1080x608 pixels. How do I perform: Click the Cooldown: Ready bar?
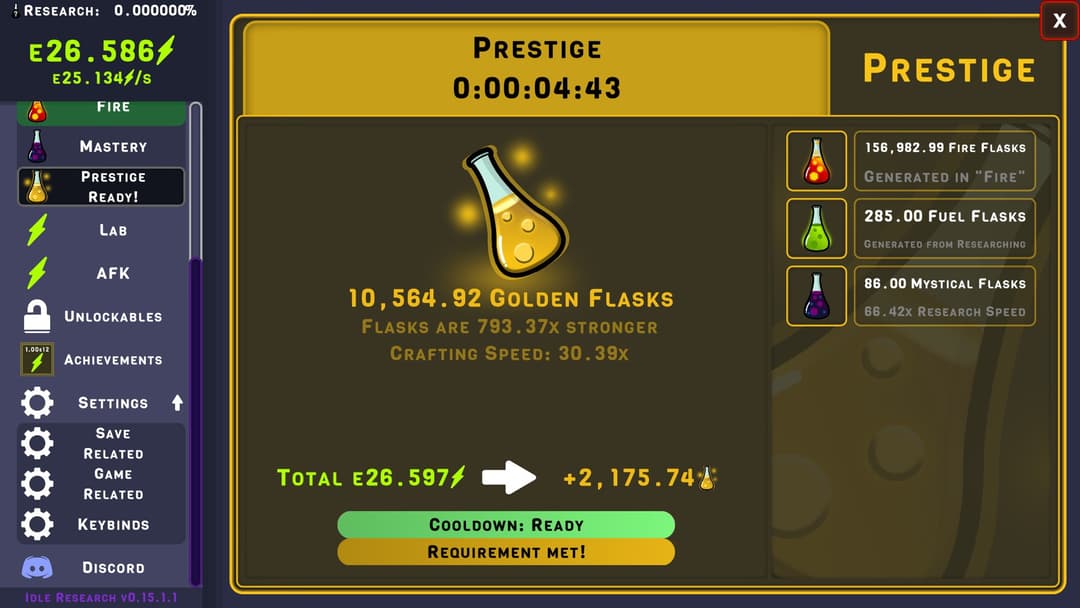click(x=506, y=525)
